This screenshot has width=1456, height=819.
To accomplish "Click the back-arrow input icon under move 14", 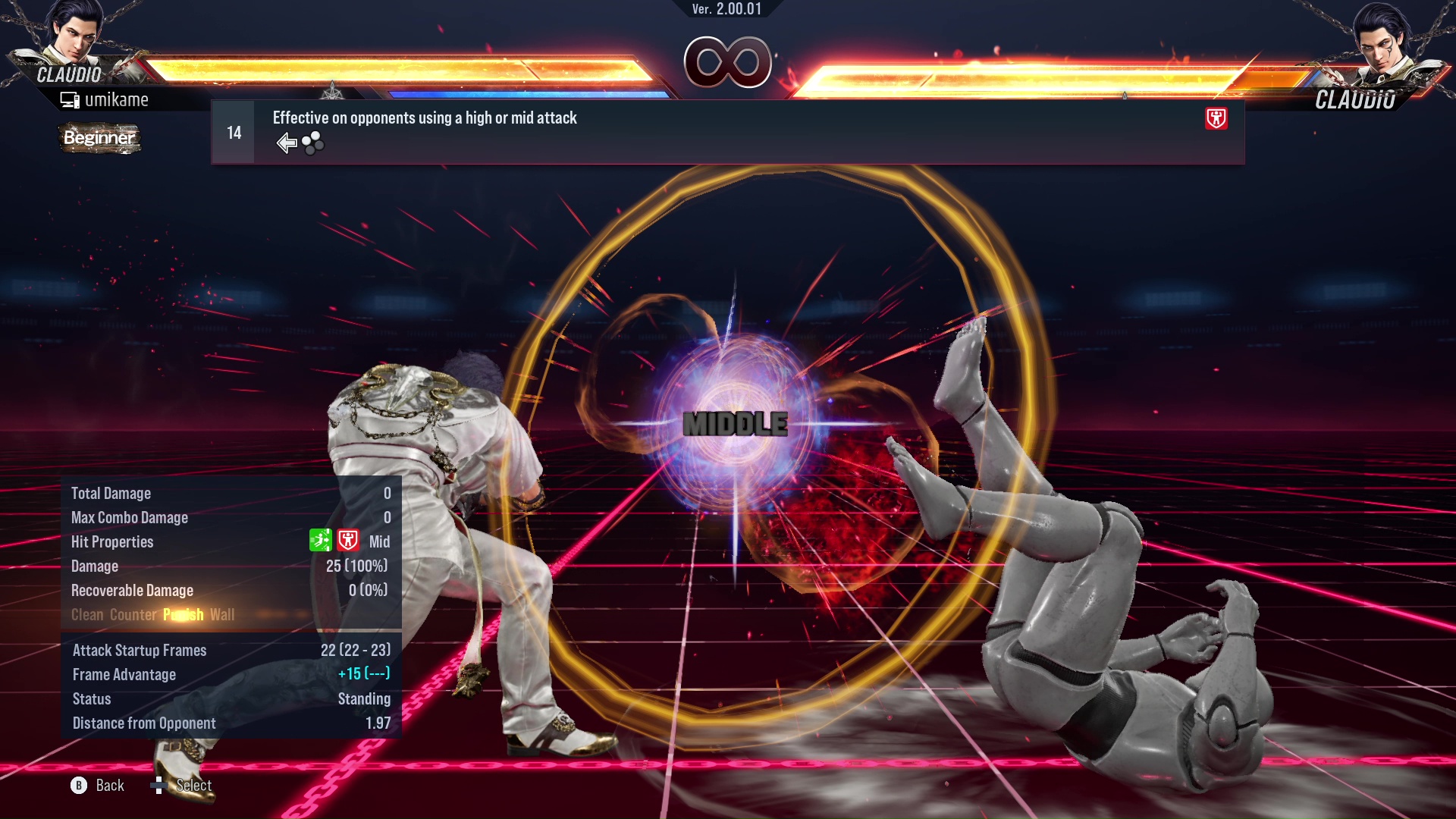I will pyautogui.click(x=287, y=142).
